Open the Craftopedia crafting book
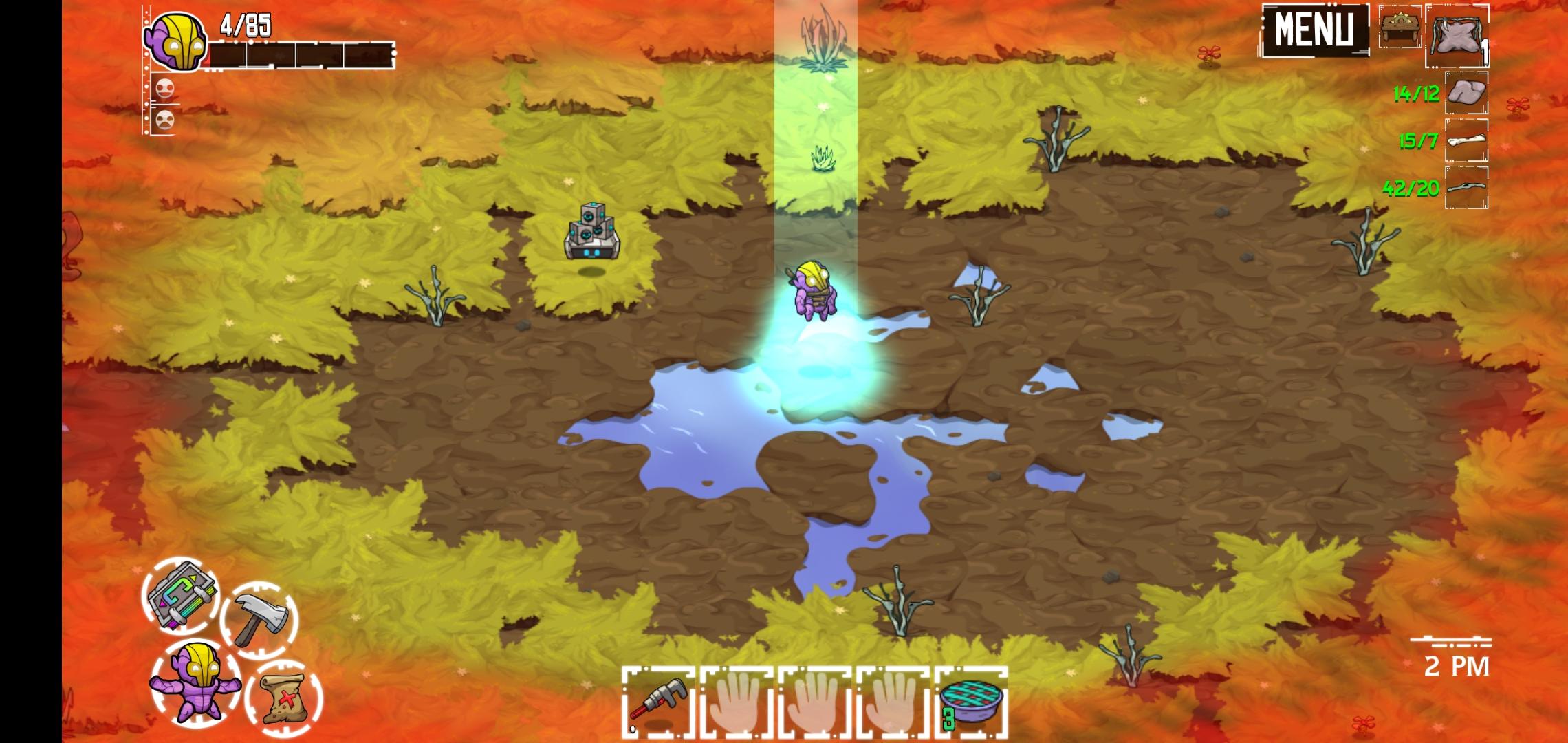1568x743 pixels. (x=182, y=602)
